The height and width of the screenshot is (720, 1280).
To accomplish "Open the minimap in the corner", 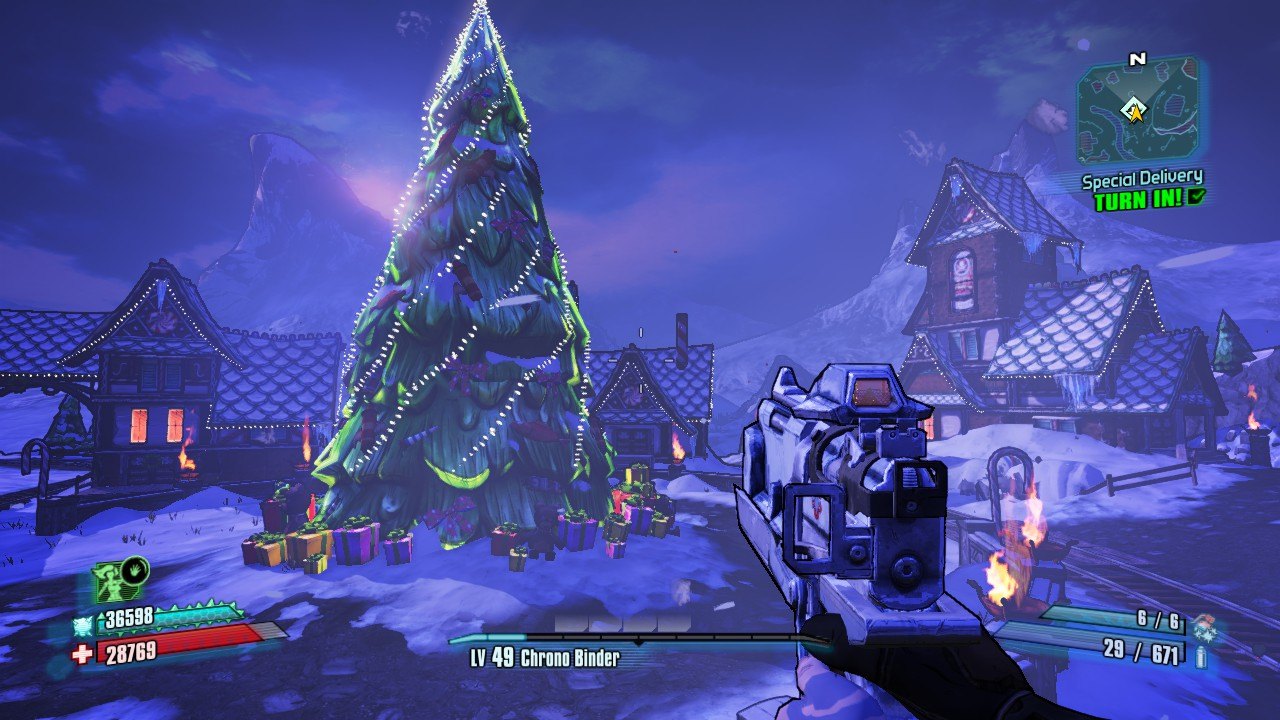I will (1137, 109).
